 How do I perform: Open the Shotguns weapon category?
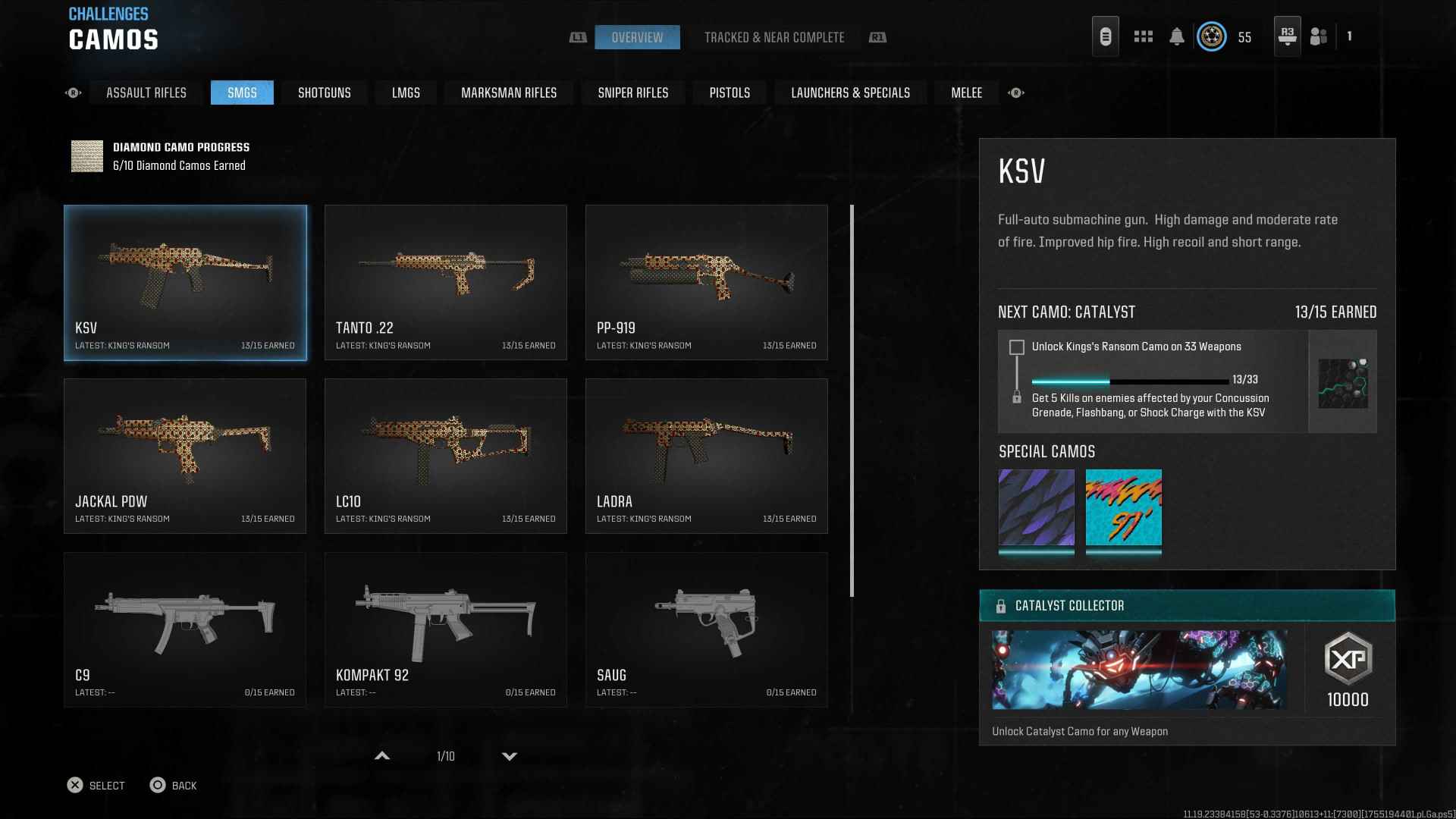point(324,93)
